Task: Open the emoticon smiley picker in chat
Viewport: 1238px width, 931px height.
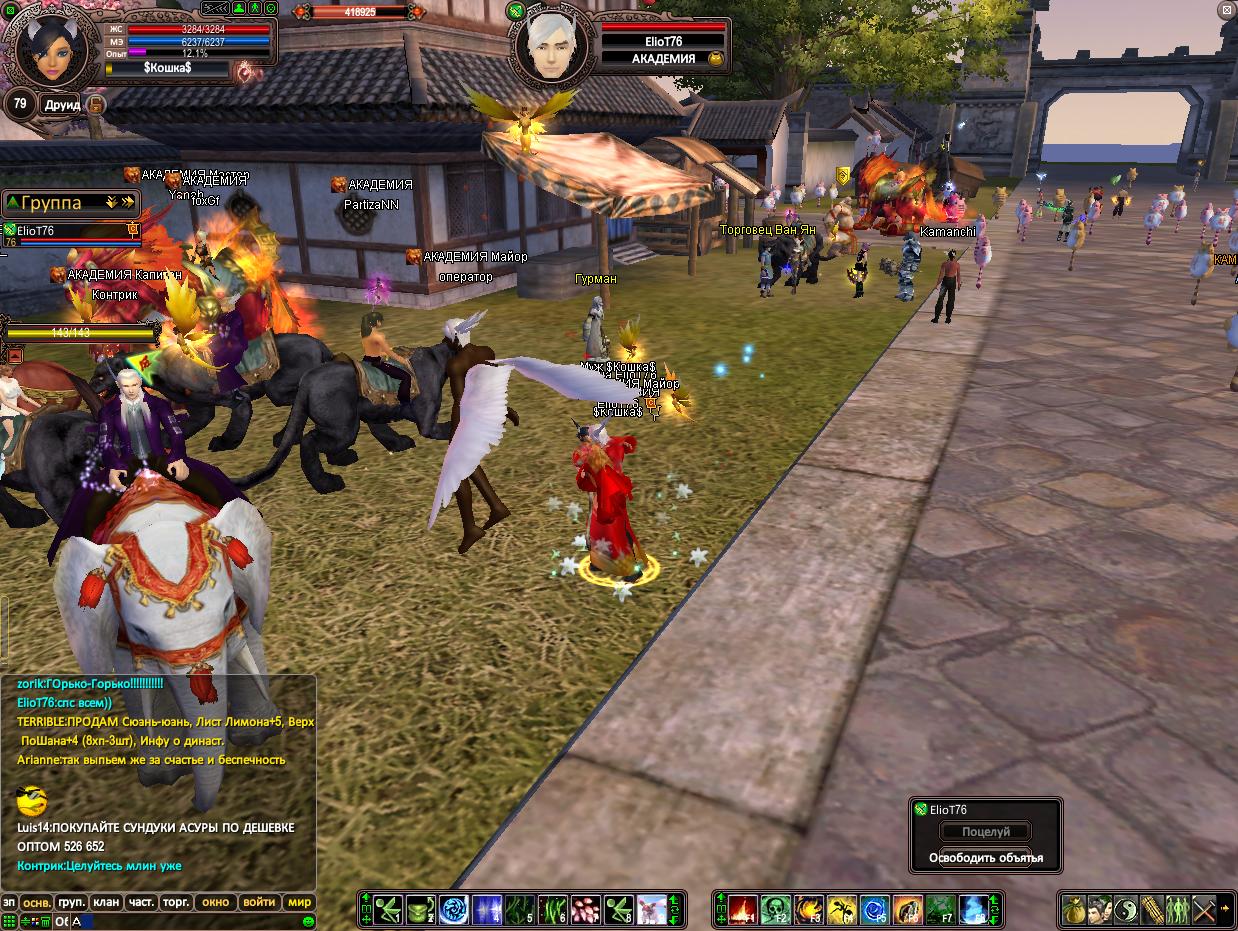Action: 309,921
